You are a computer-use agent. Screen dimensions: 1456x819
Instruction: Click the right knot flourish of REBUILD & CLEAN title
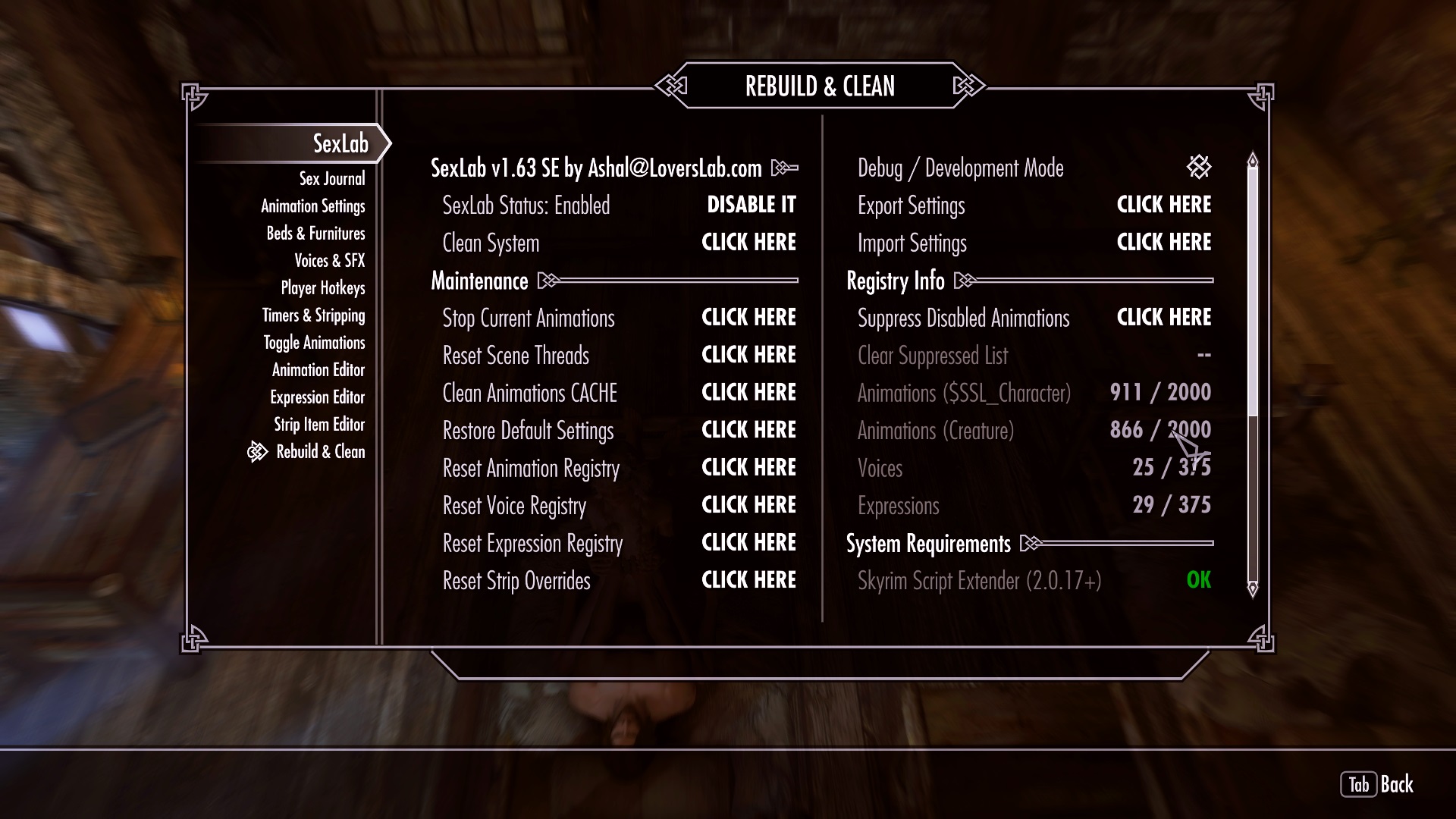coord(965,86)
